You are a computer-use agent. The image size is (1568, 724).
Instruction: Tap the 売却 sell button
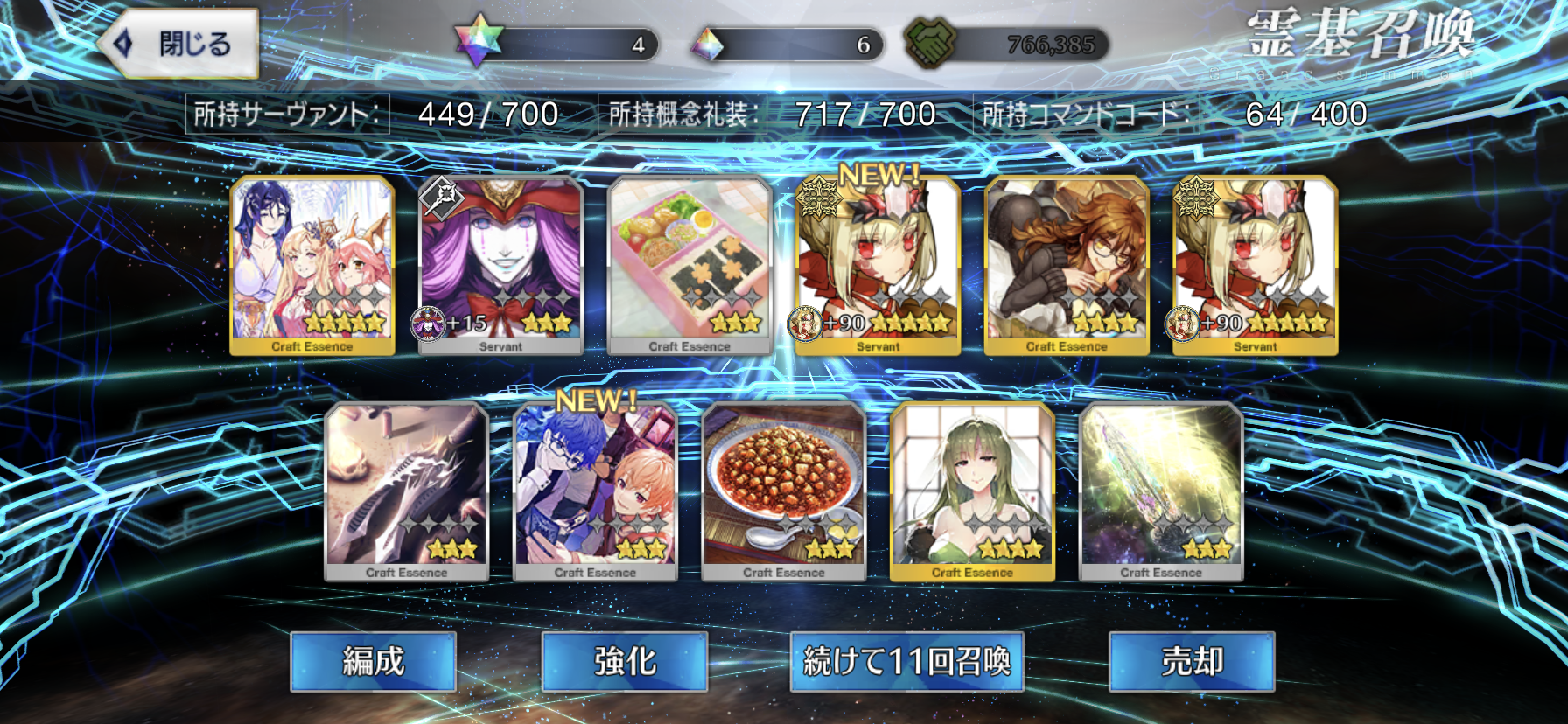[x=1192, y=661]
